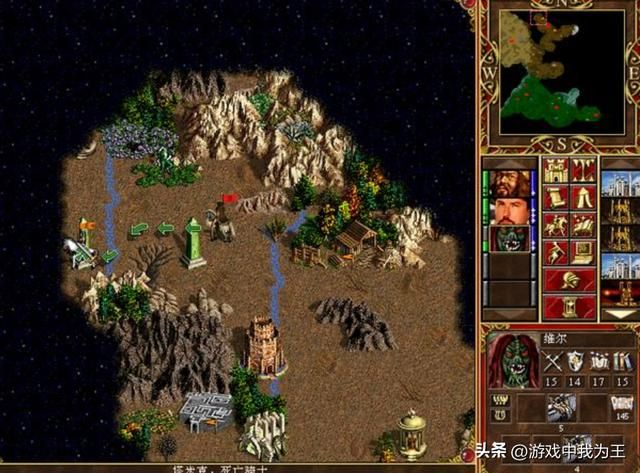Select the pale mustached hero portrait in list

tap(510, 211)
